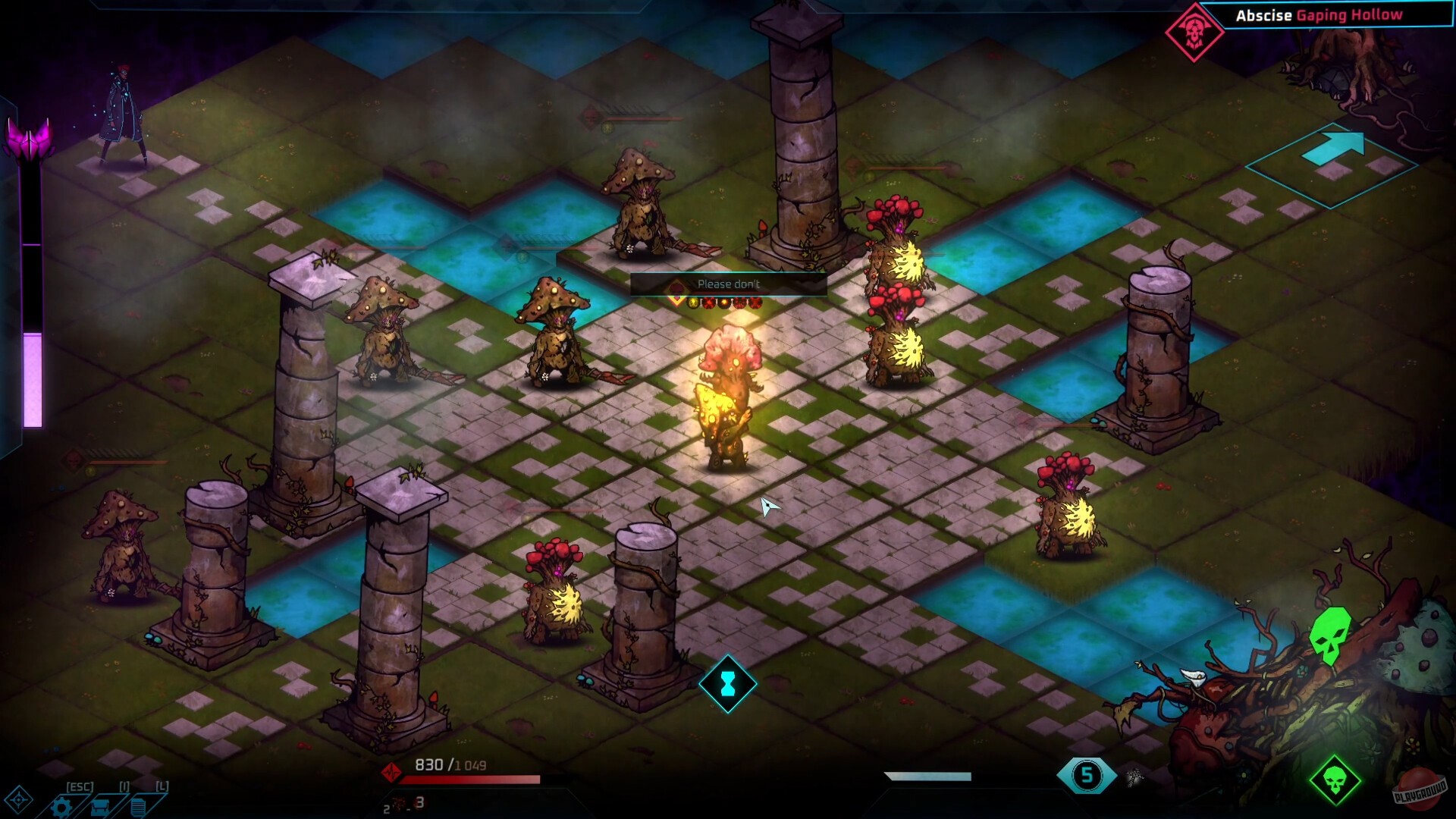The height and width of the screenshot is (819, 1456).
Task: Open the log via the document icon
Action: [x=138, y=806]
